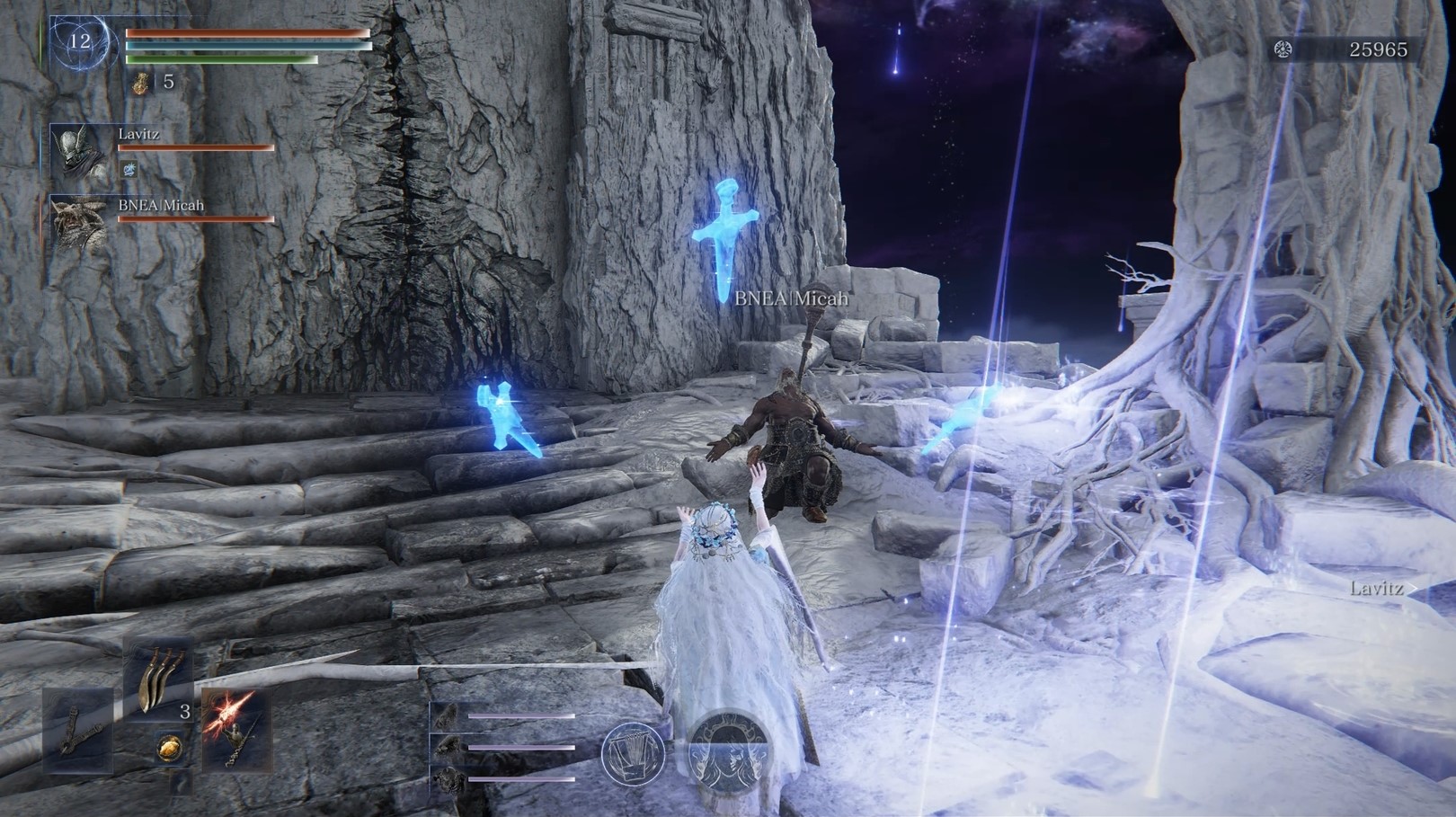1456x817 pixels.
Task: Inspect Lavitz's blue status effect icon
Action: [129, 168]
